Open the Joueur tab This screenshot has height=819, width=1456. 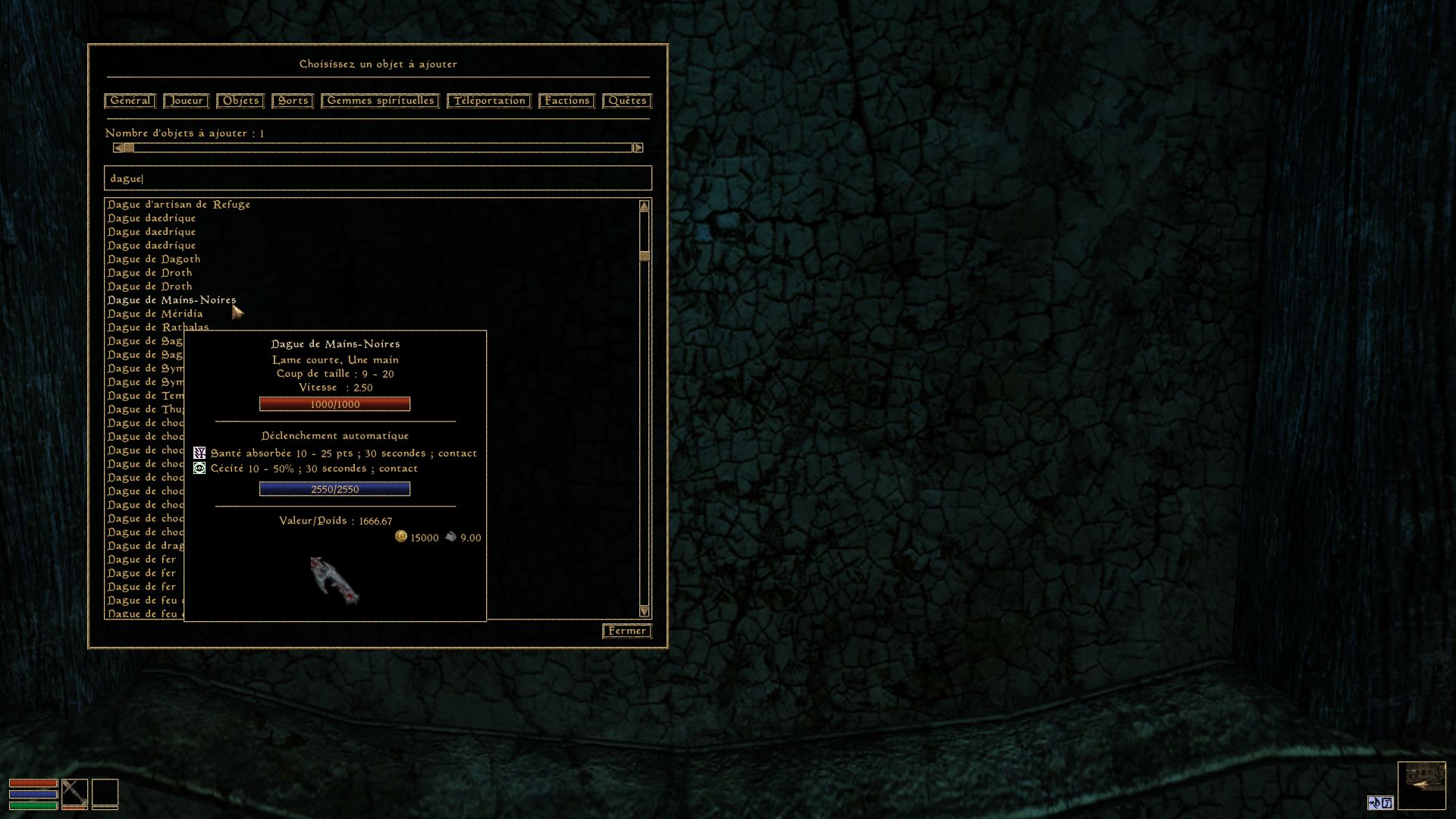point(186,101)
